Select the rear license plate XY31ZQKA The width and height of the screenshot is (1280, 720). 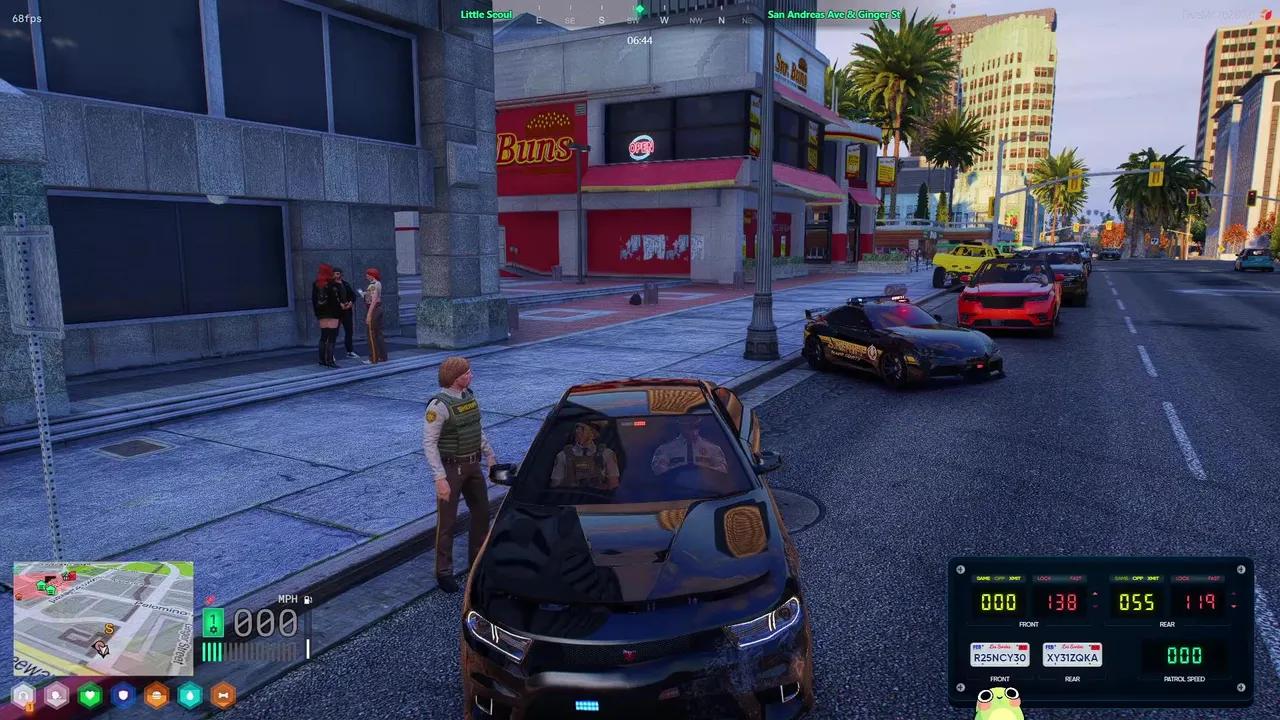tap(1072, 656)
